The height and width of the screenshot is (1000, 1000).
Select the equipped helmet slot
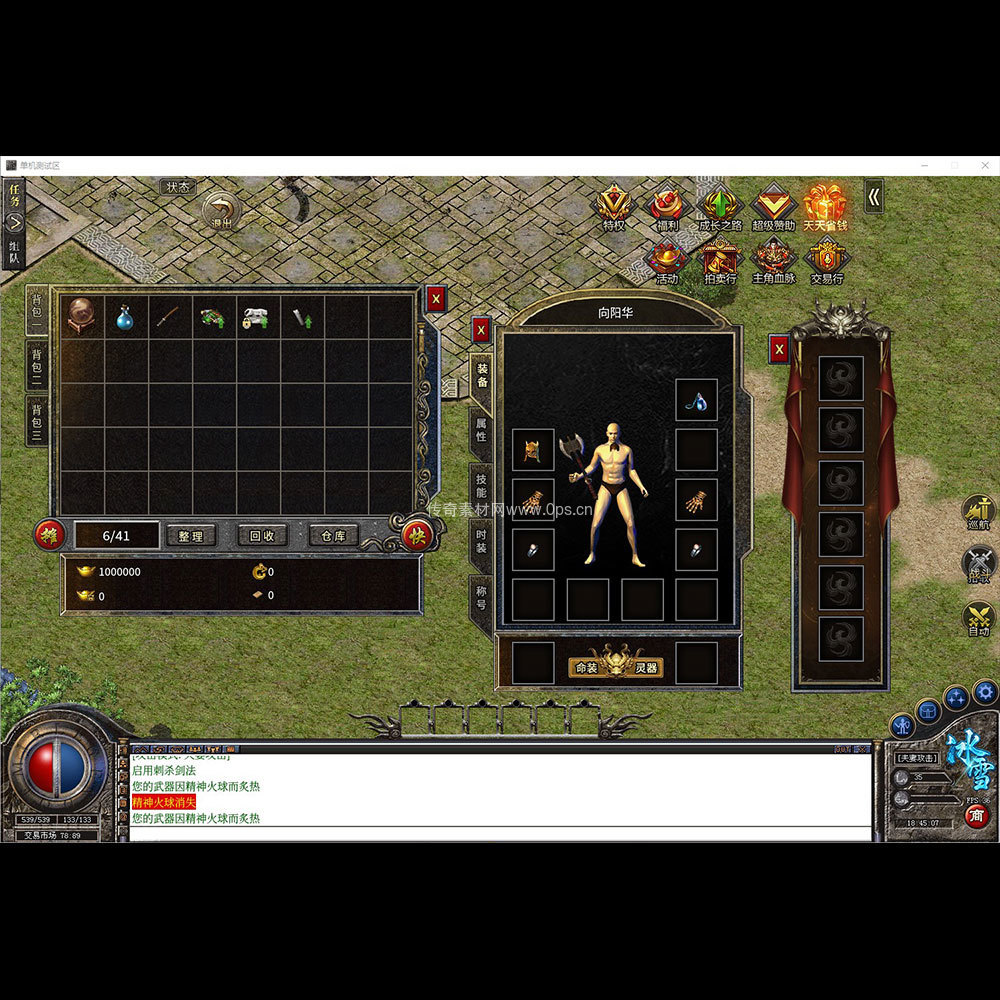(x=532, y=449)
